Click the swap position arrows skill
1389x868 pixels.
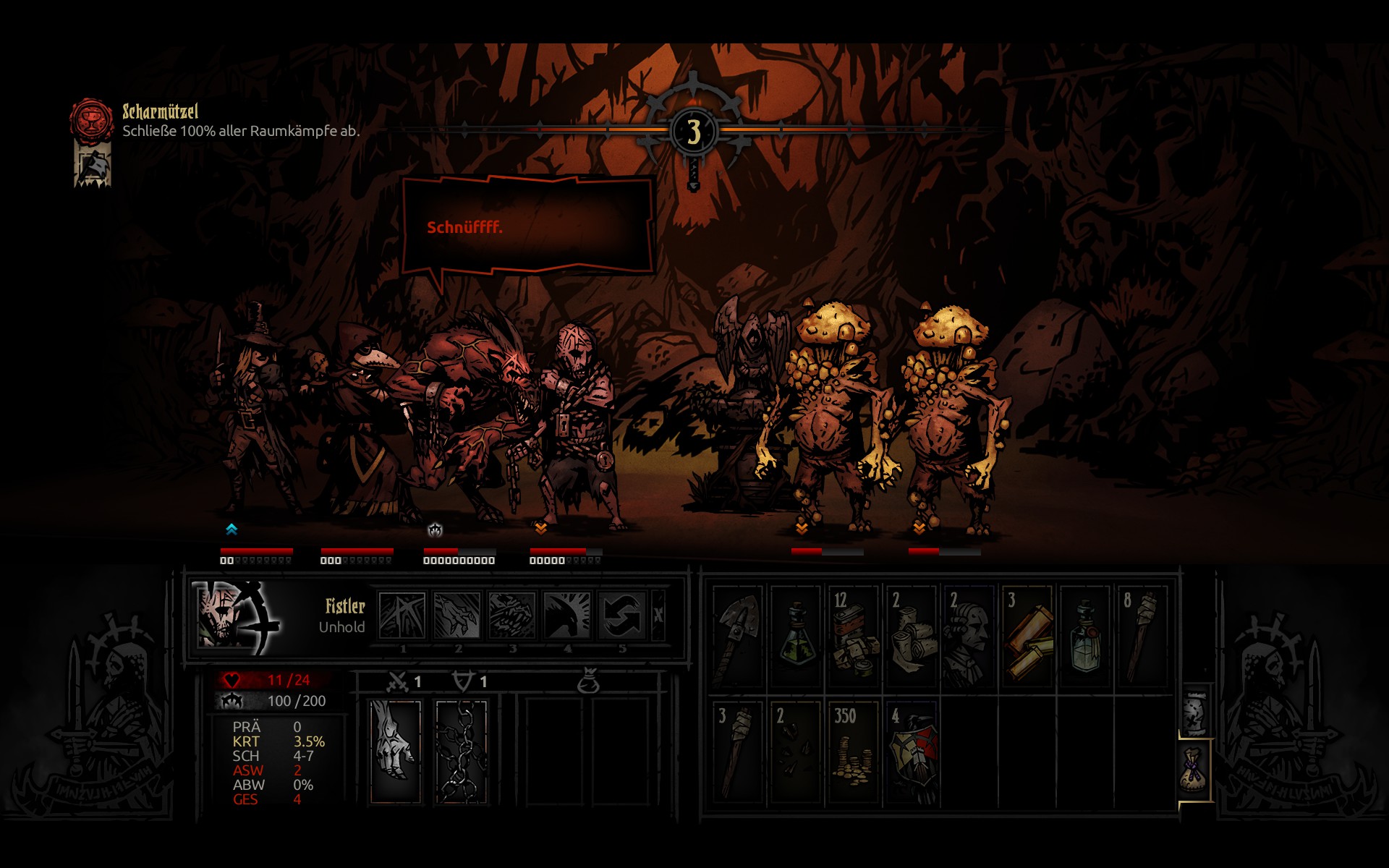[x=622, y=616]
